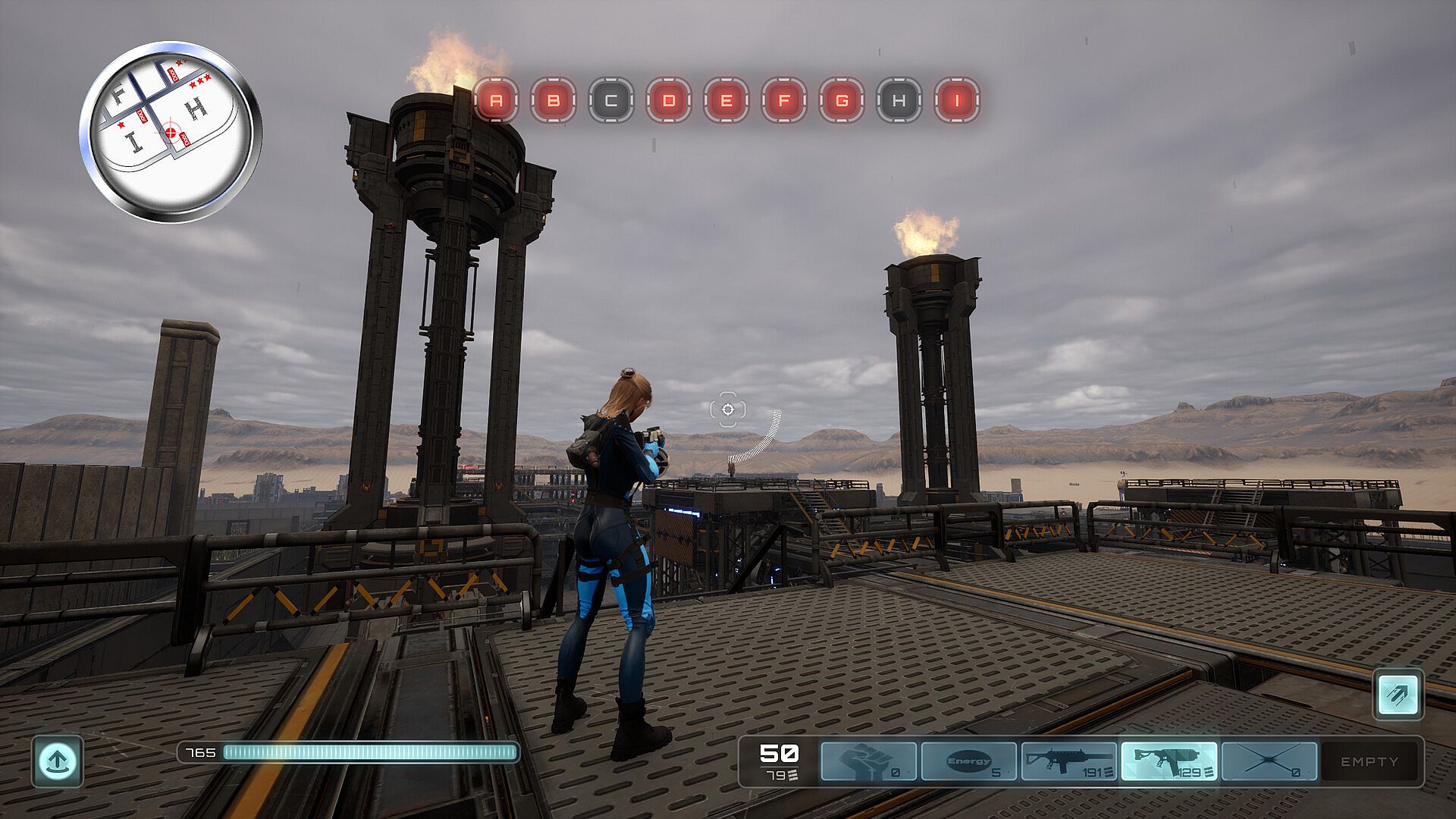Screen dimensions: 1456x819
Task: Equip the rifle with 191 ammo
Action: coord(1068,761)
